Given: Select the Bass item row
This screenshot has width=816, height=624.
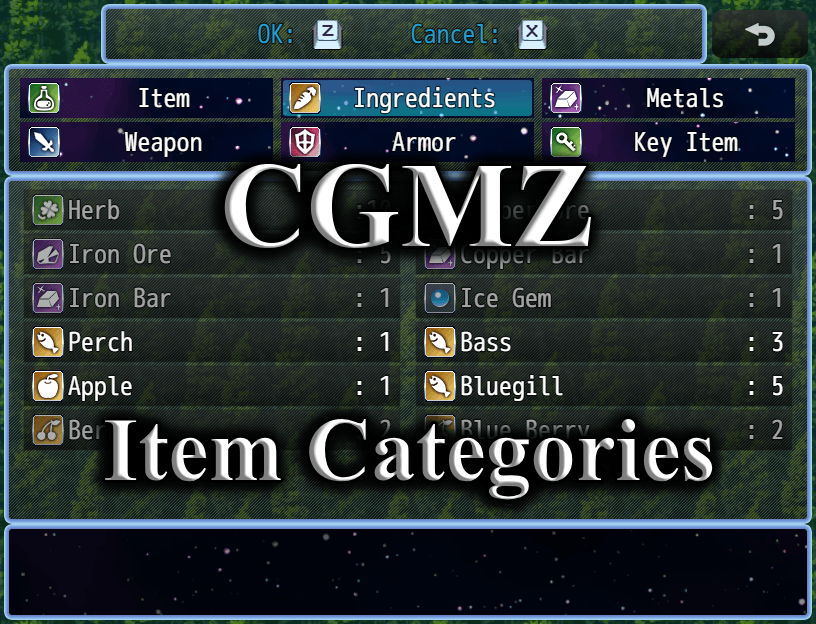Looking at the screenshot, I should coord(603,343).
